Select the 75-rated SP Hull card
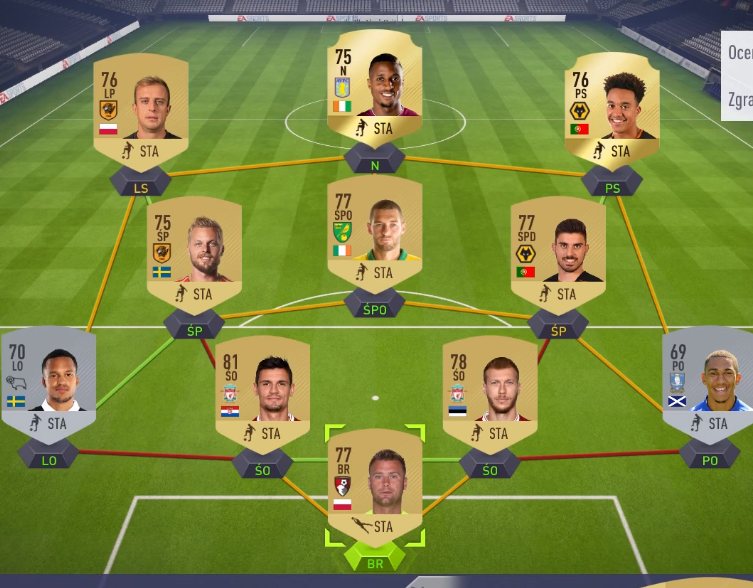Image resolution: width=753 pixels, height=588 pixels. click(194, 250)
